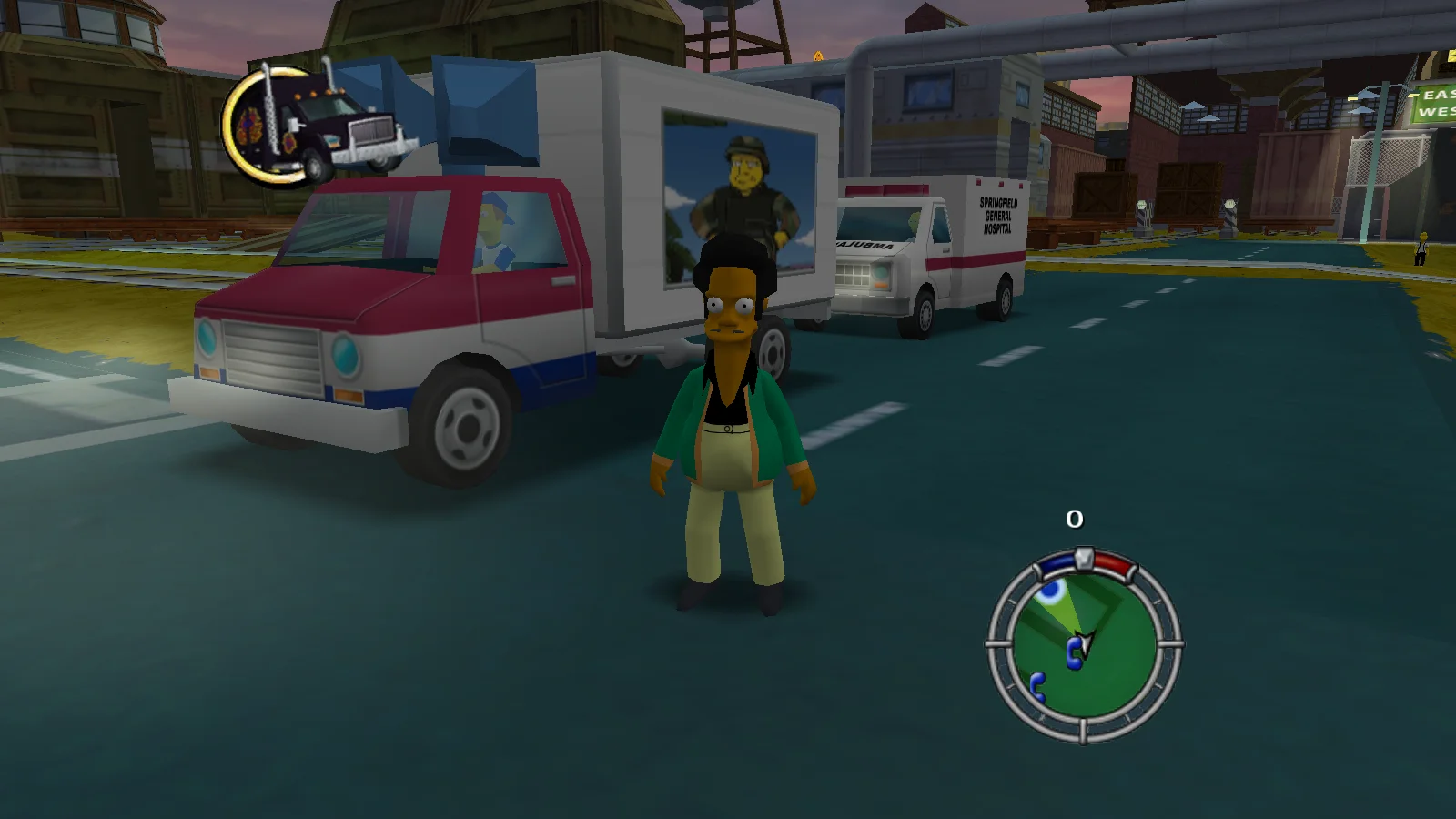Click the semi truck vehicle icon
1456x819 pixels.
pyautogui.click(x=318, y=125)
